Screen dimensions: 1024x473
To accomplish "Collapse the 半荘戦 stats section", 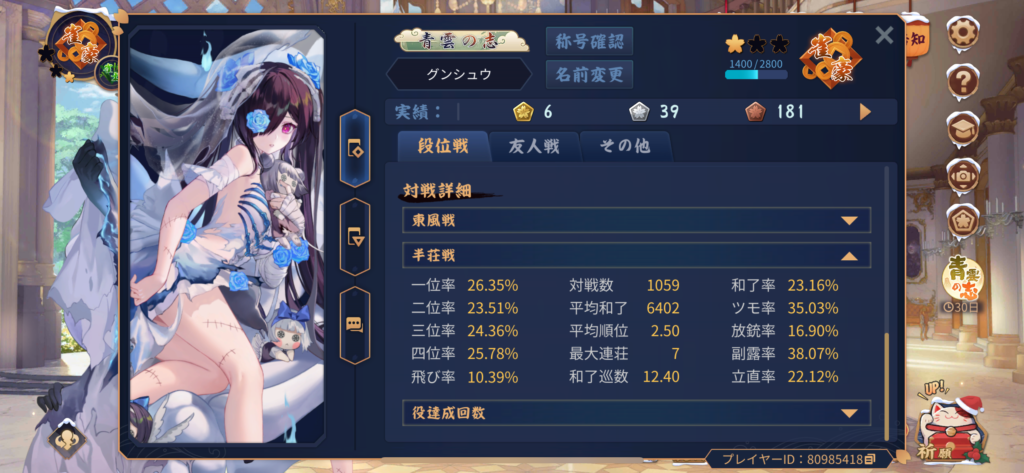I will pos(849,256).
